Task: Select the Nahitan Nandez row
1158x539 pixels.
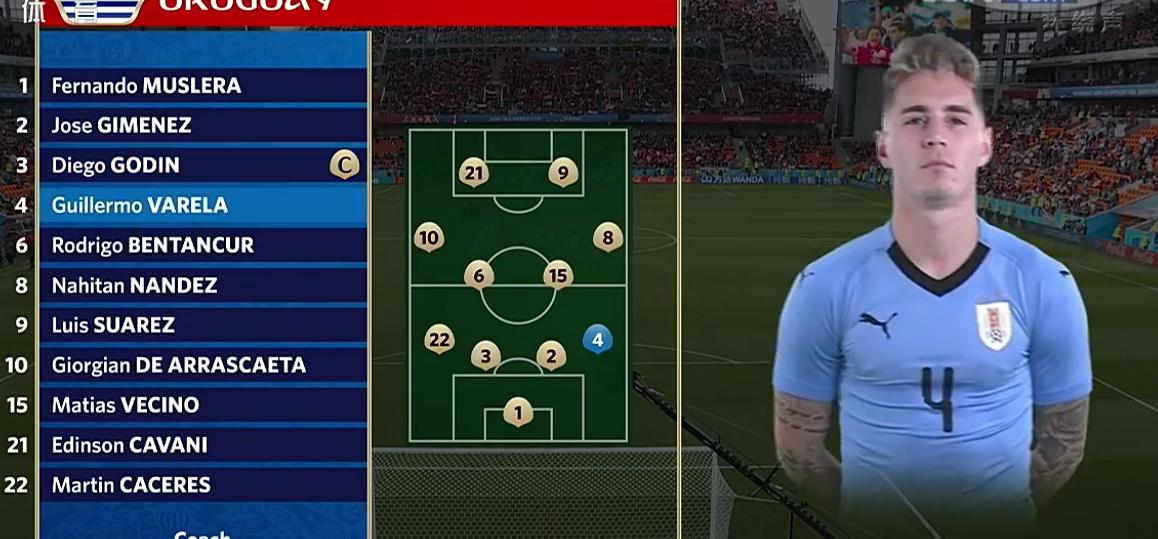Action: point(134,286)
